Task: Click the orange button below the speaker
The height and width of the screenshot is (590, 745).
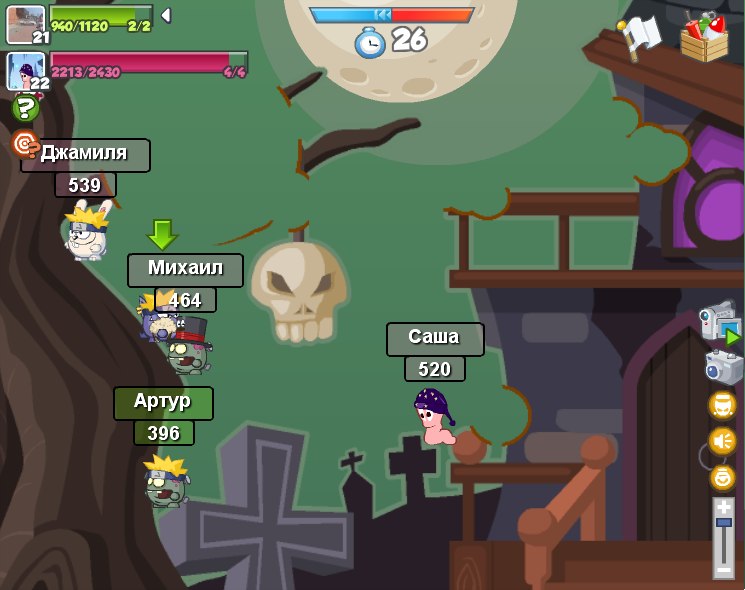Action: tap(722, 477)
